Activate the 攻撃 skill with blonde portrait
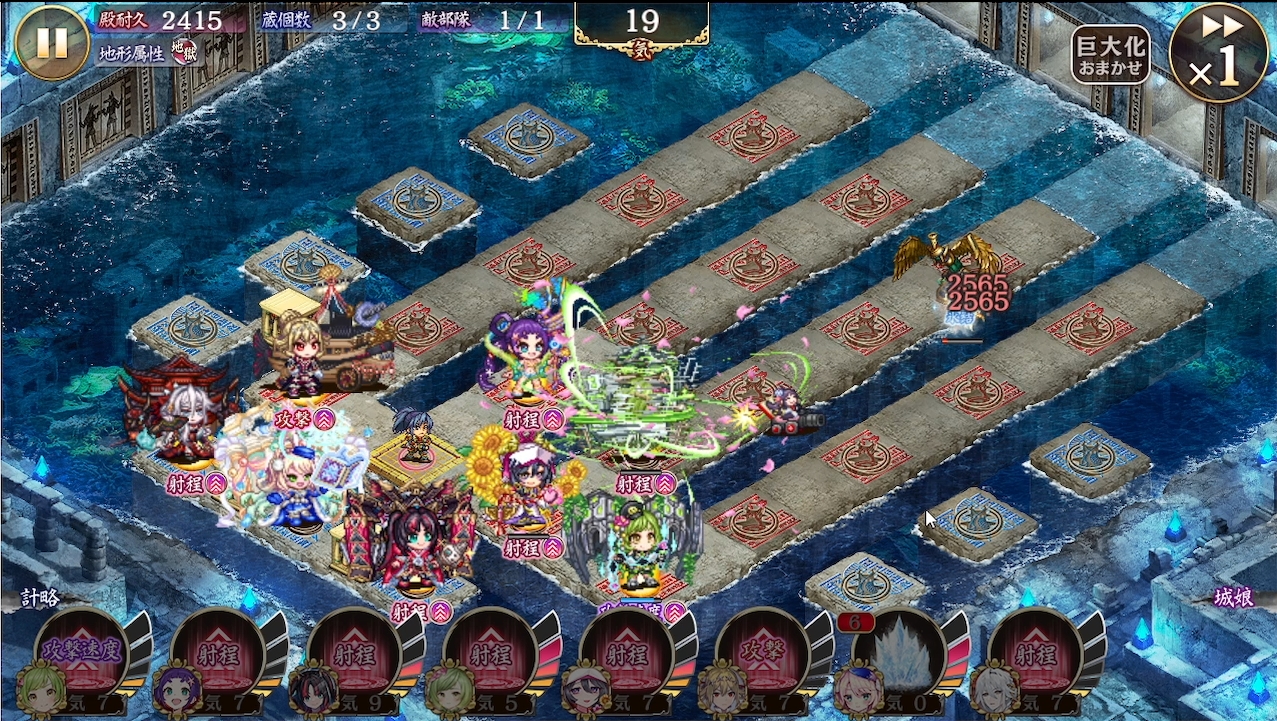 point(763,655)
